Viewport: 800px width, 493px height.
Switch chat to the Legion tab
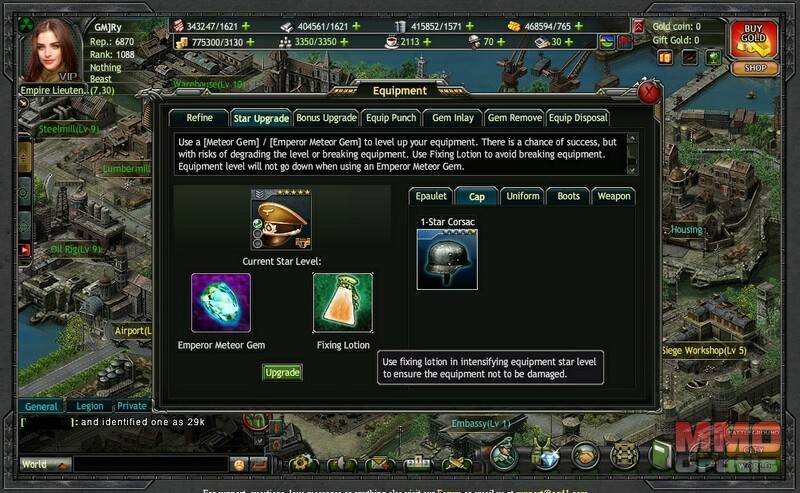90,407
